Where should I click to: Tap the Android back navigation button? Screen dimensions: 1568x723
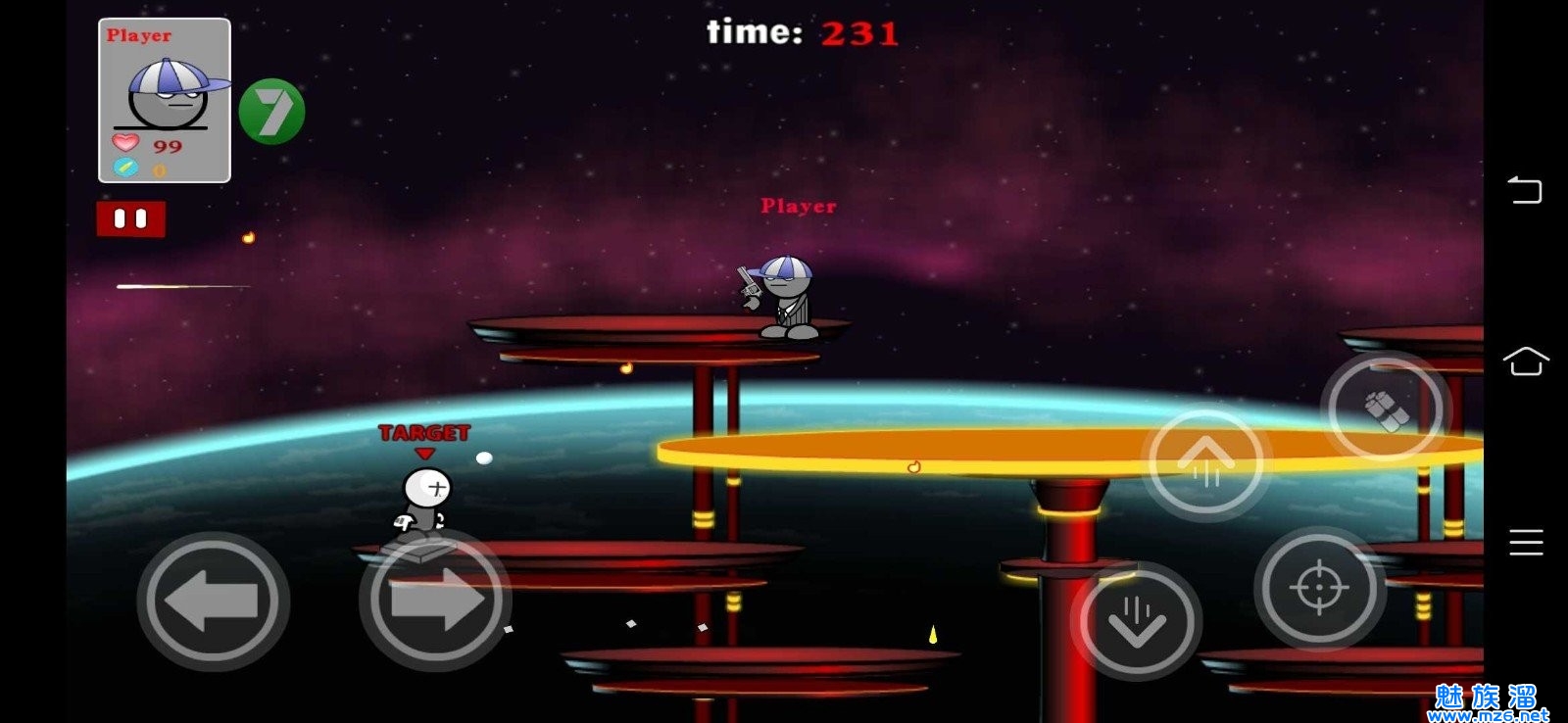[x=1525, y=189]
